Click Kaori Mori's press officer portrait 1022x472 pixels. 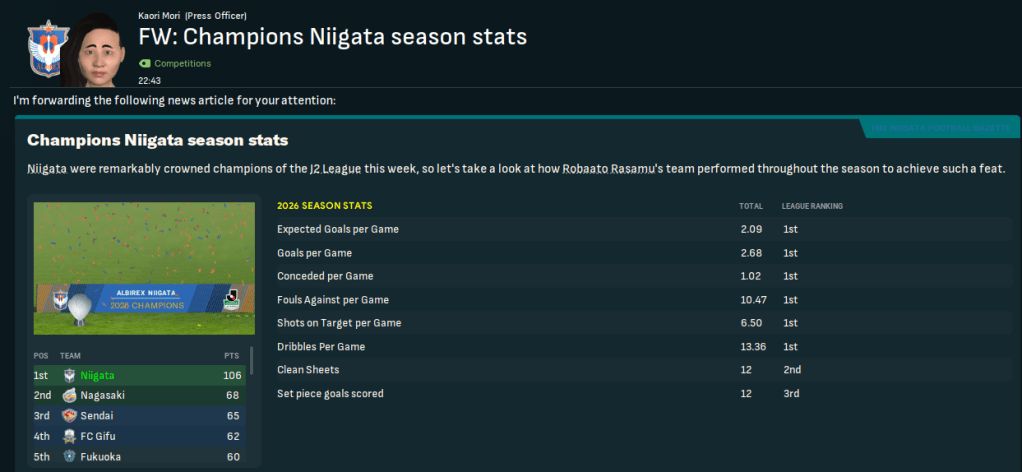coord(90,47)
